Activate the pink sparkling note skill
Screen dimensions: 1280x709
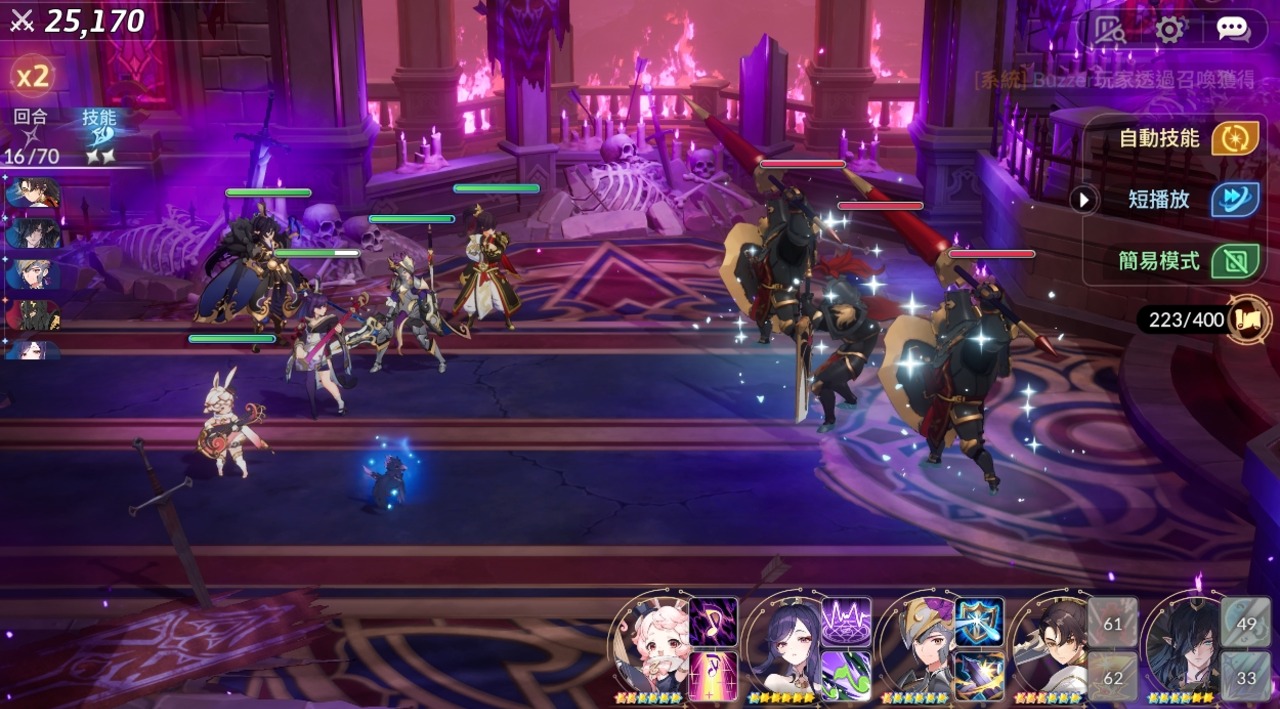click(713, 676)
